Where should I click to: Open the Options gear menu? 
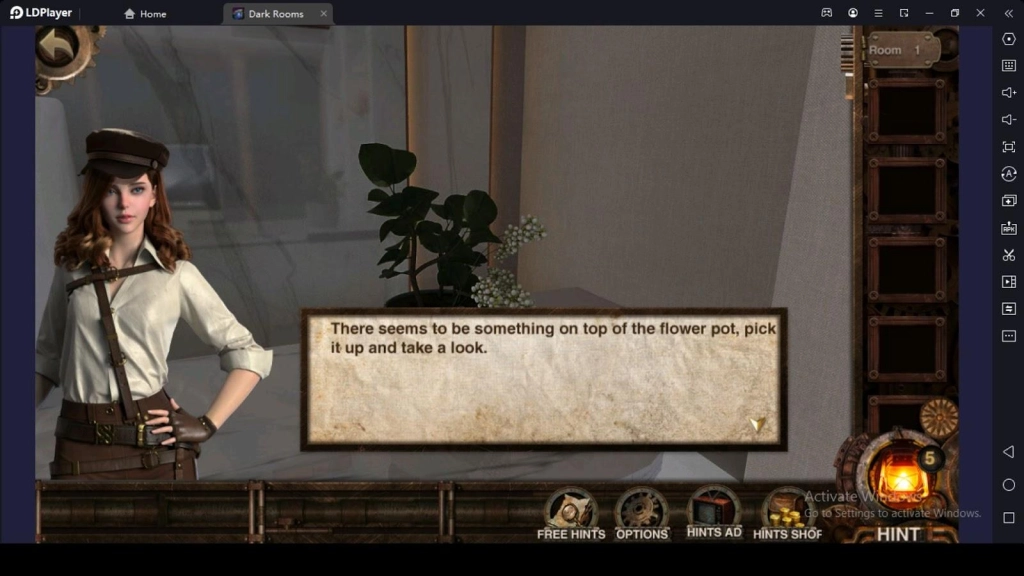pyautogui.click(x=641, y=512)
